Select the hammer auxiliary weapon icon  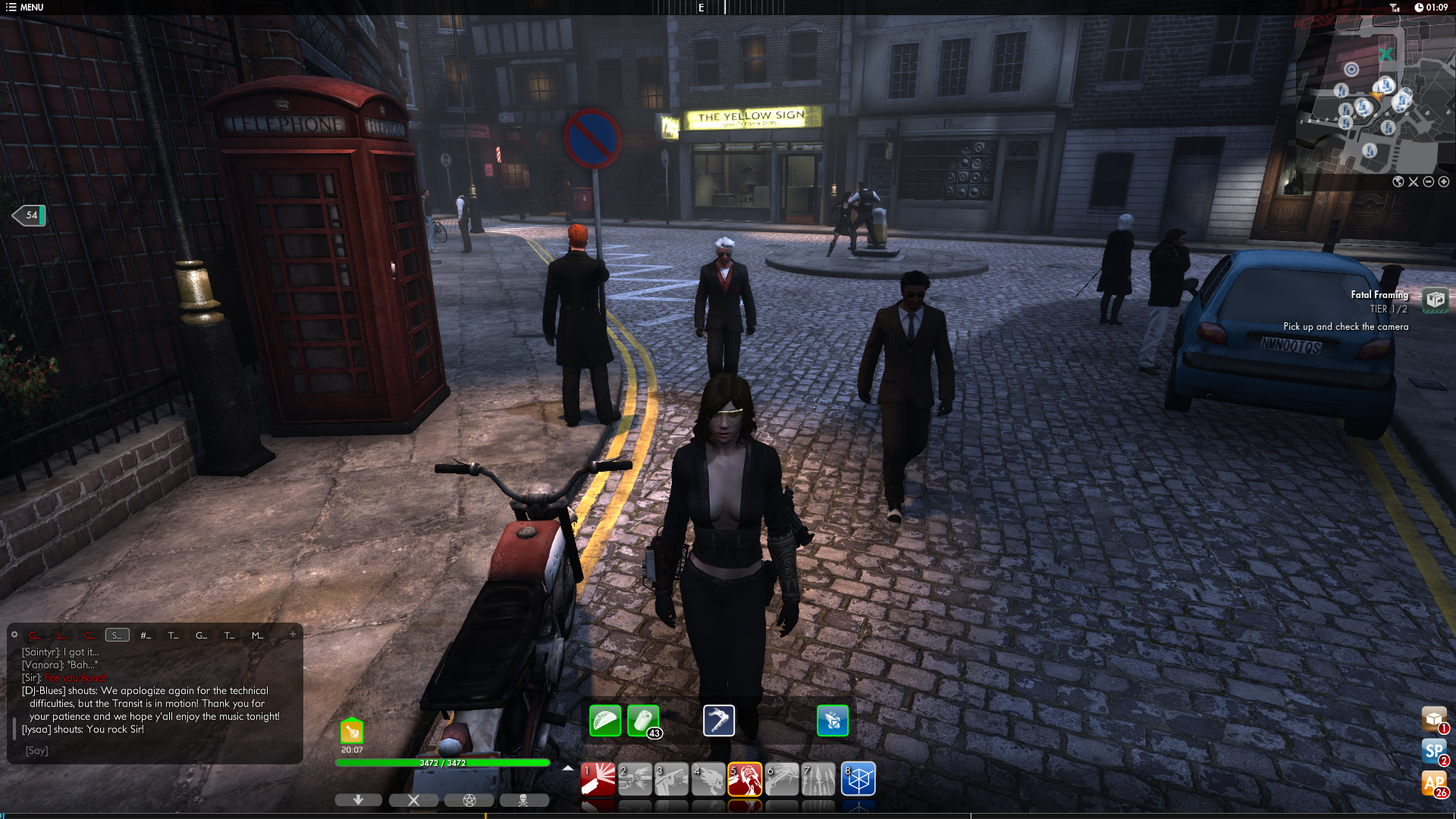point(719,720)
